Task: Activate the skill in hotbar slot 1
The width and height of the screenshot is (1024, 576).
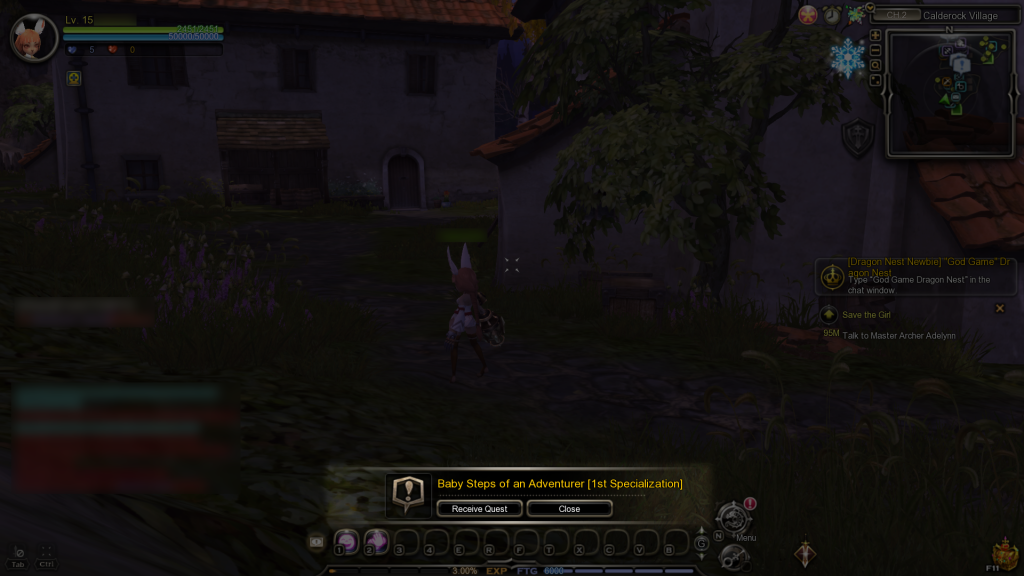Action: [346, 542]
